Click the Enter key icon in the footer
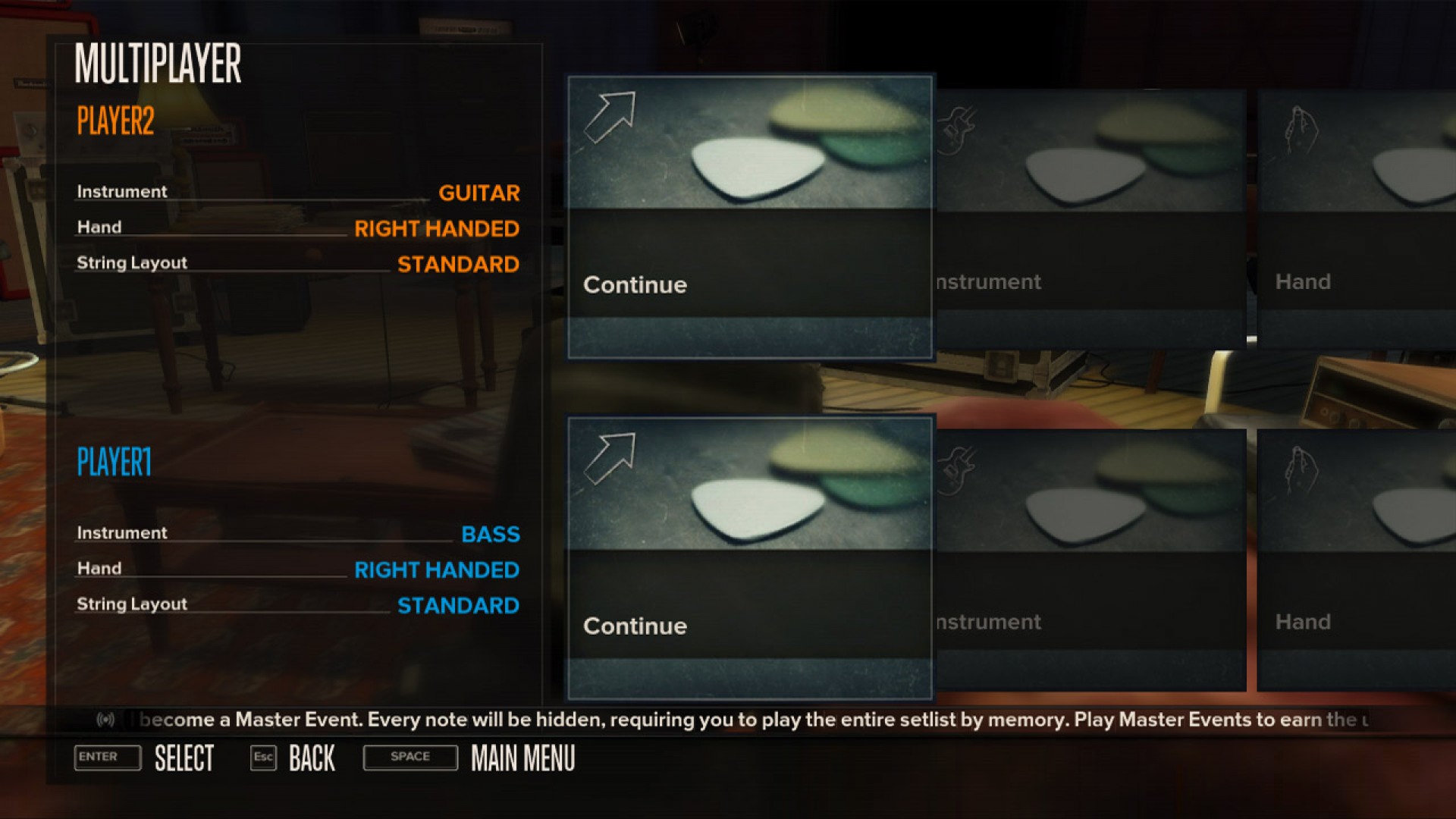This screenshot has height=819, width=1456. 107,758
